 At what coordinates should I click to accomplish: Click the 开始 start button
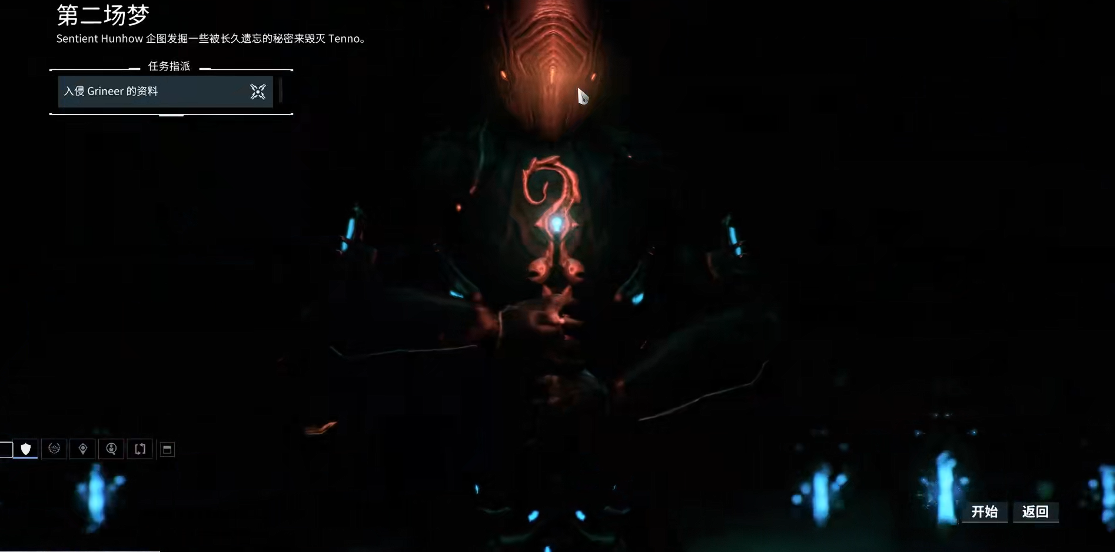(x=984, y=512)
